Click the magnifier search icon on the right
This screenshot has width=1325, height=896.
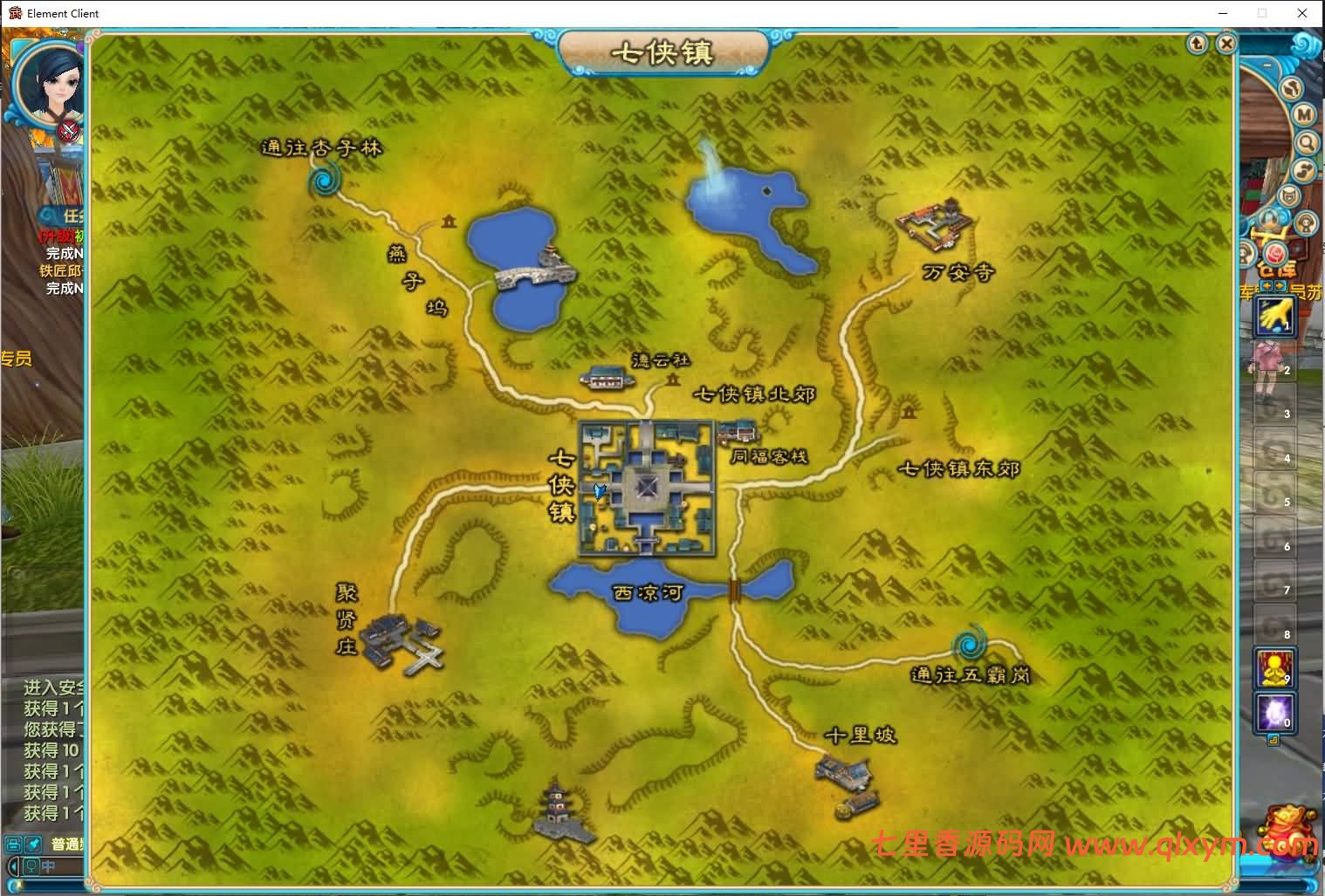point(1308,142)
